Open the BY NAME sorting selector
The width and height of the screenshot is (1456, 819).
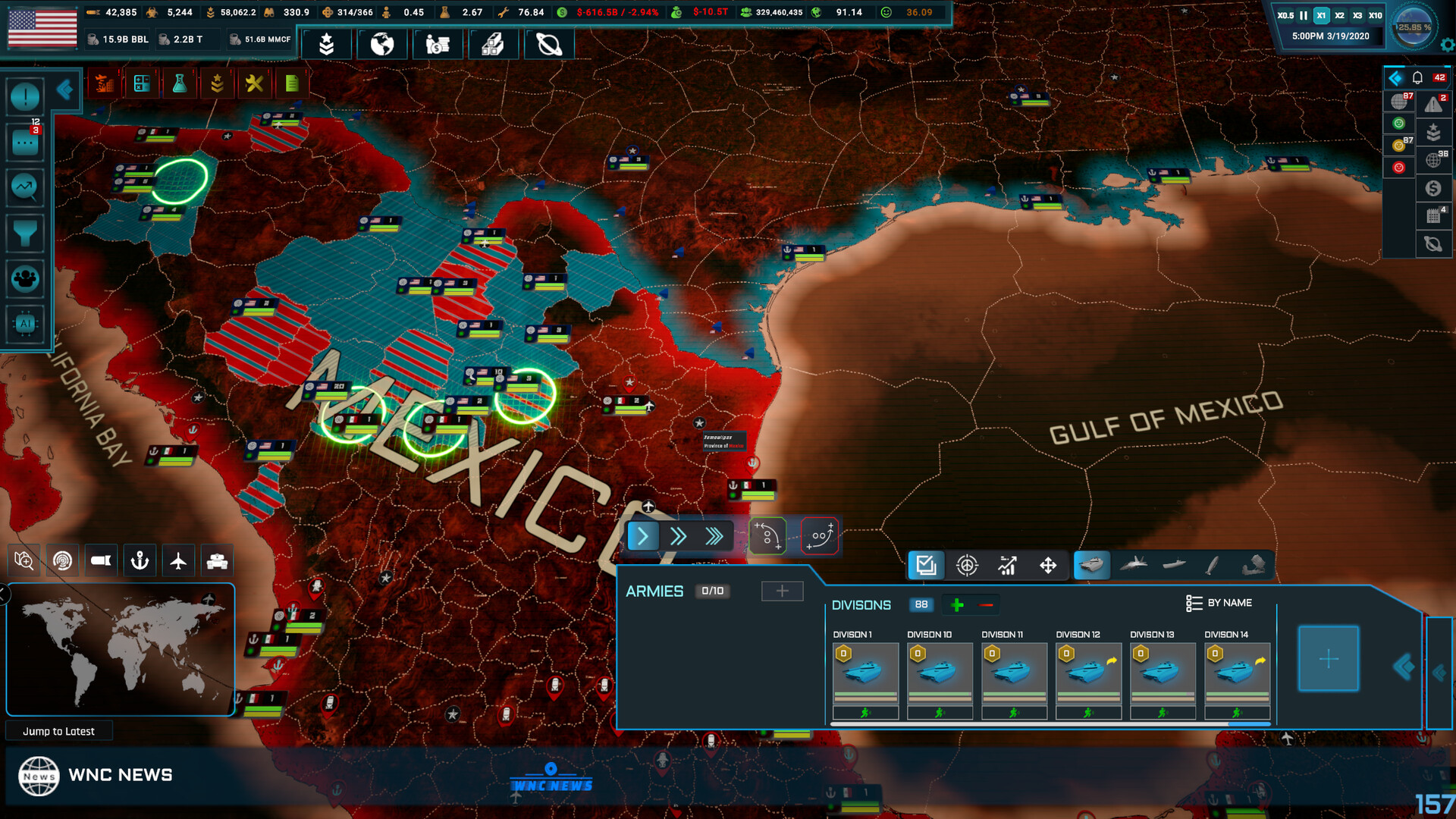click(1221, 603)
